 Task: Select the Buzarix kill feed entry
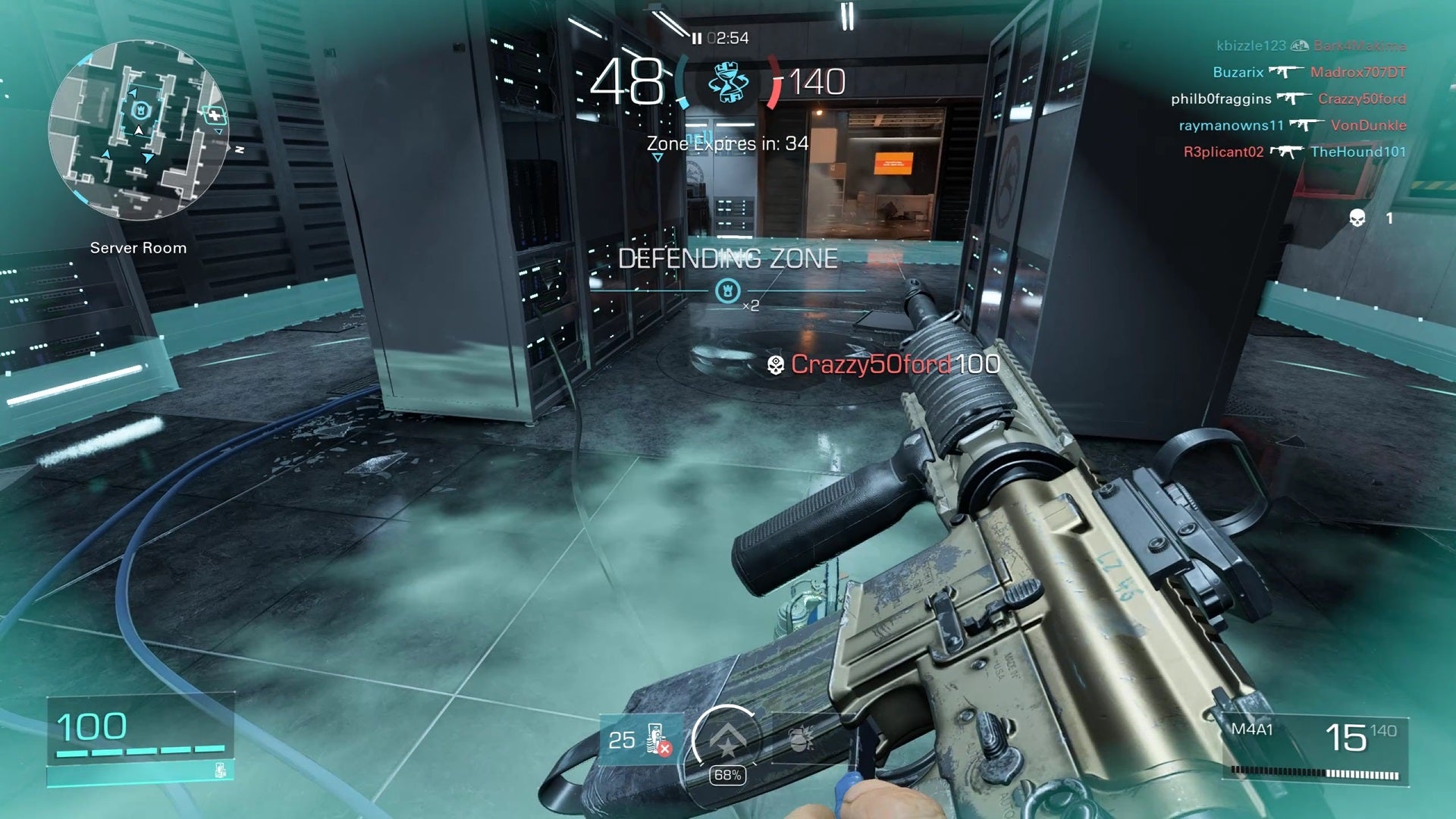tap(1309, 72)
